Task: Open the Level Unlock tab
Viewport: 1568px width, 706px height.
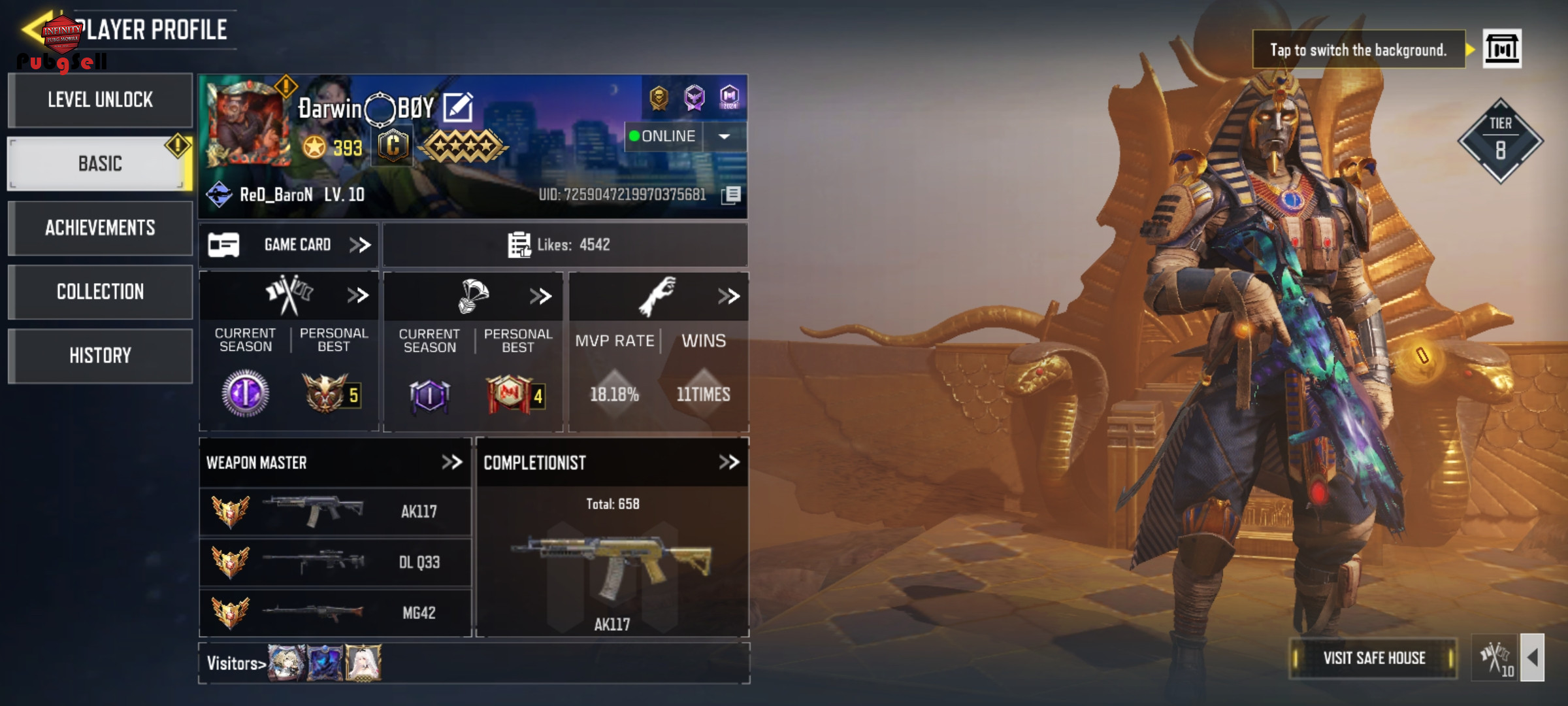Action: tap(100, 100)
